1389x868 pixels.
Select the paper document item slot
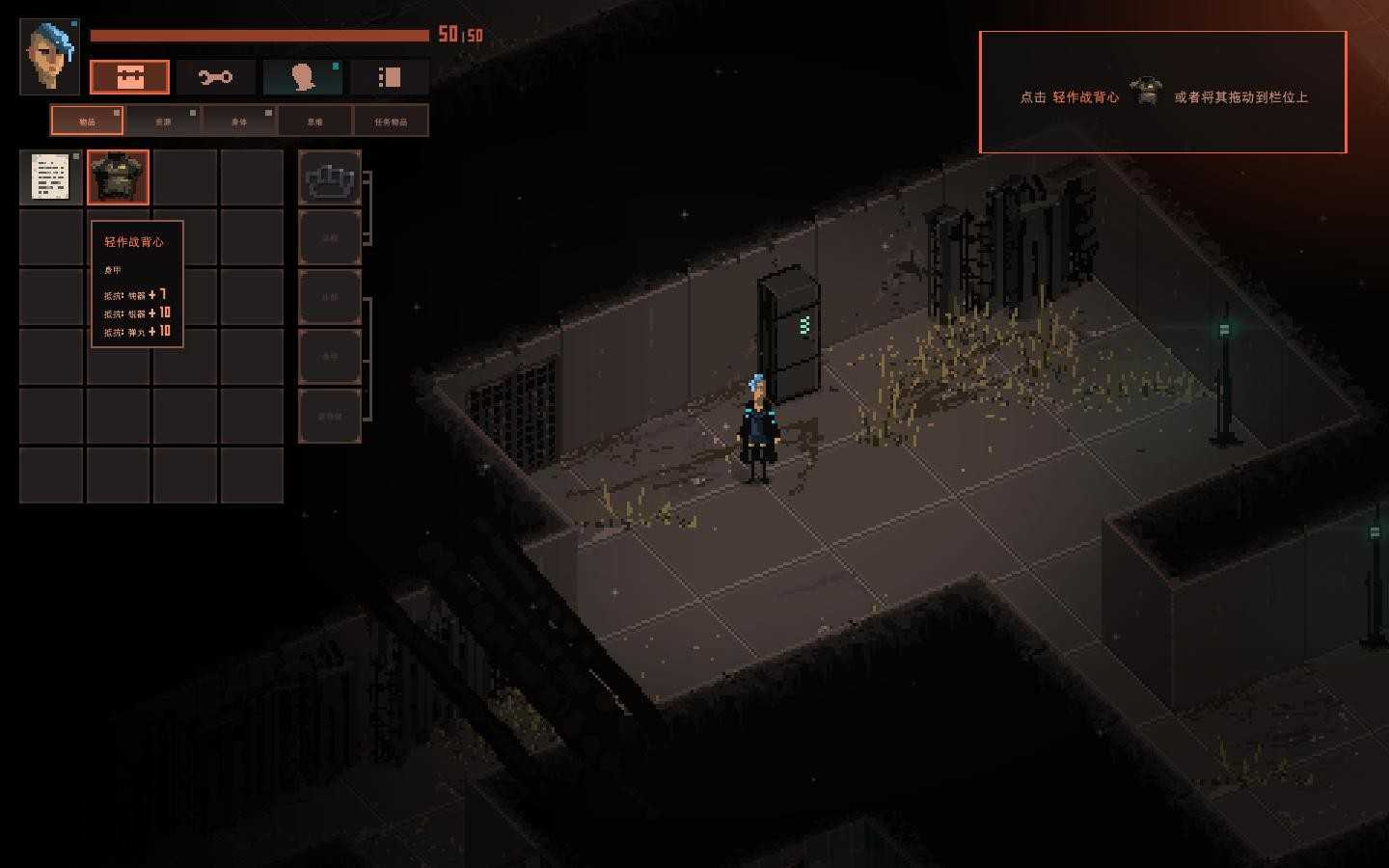pos(50,177)
